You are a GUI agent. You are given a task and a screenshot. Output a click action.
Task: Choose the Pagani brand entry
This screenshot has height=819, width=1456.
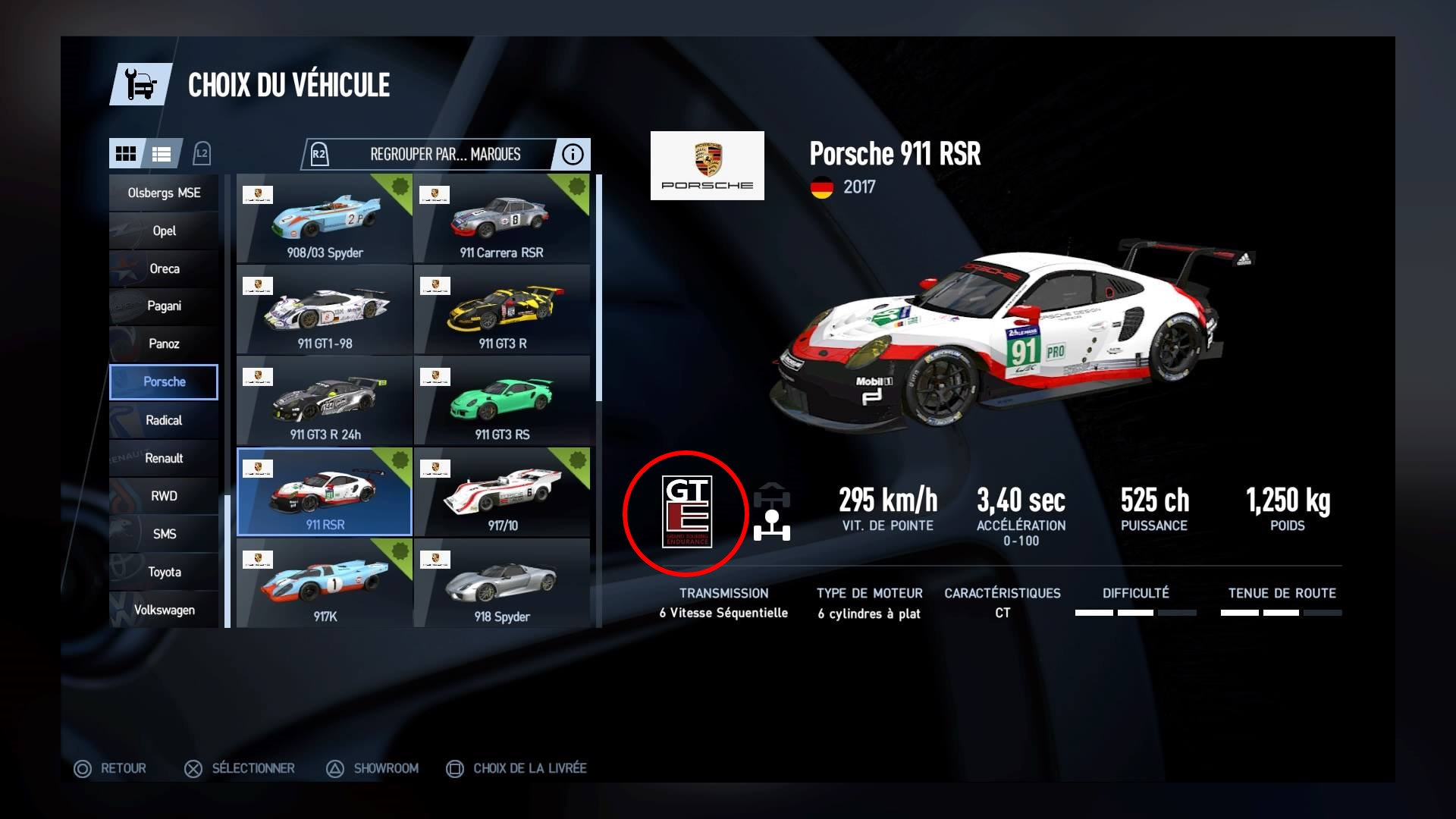164,306
